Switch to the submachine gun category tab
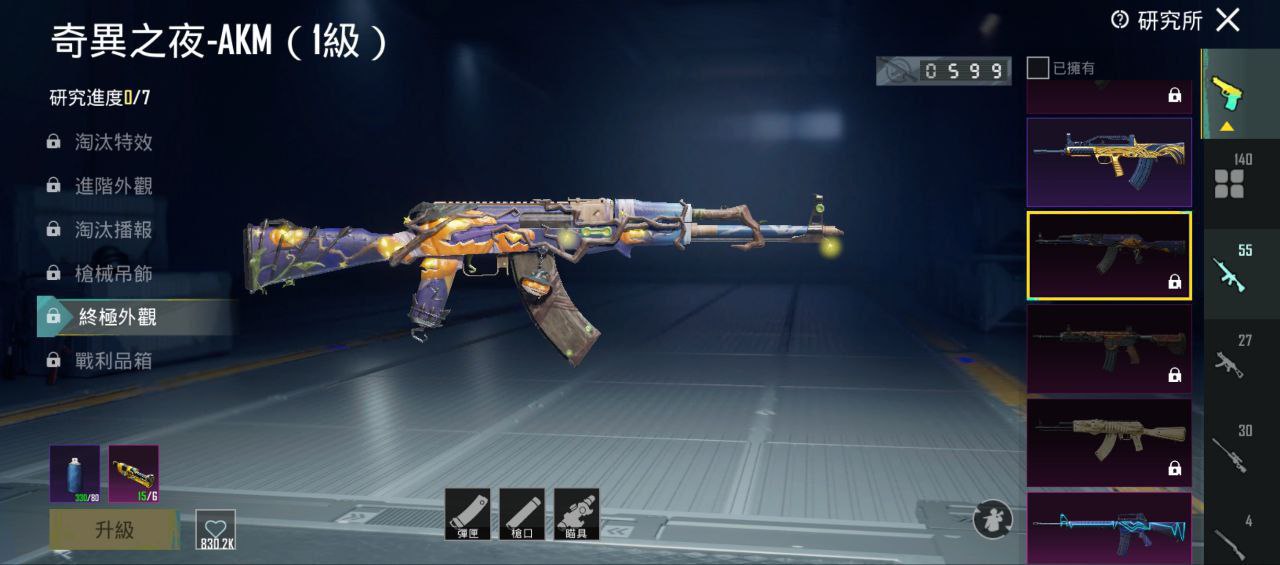 click(x=1237, y=357)
